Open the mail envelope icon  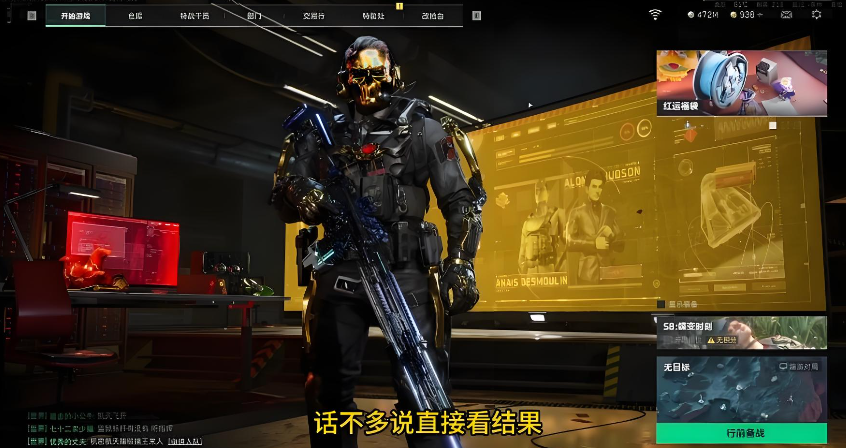click(x=786, y=15)
